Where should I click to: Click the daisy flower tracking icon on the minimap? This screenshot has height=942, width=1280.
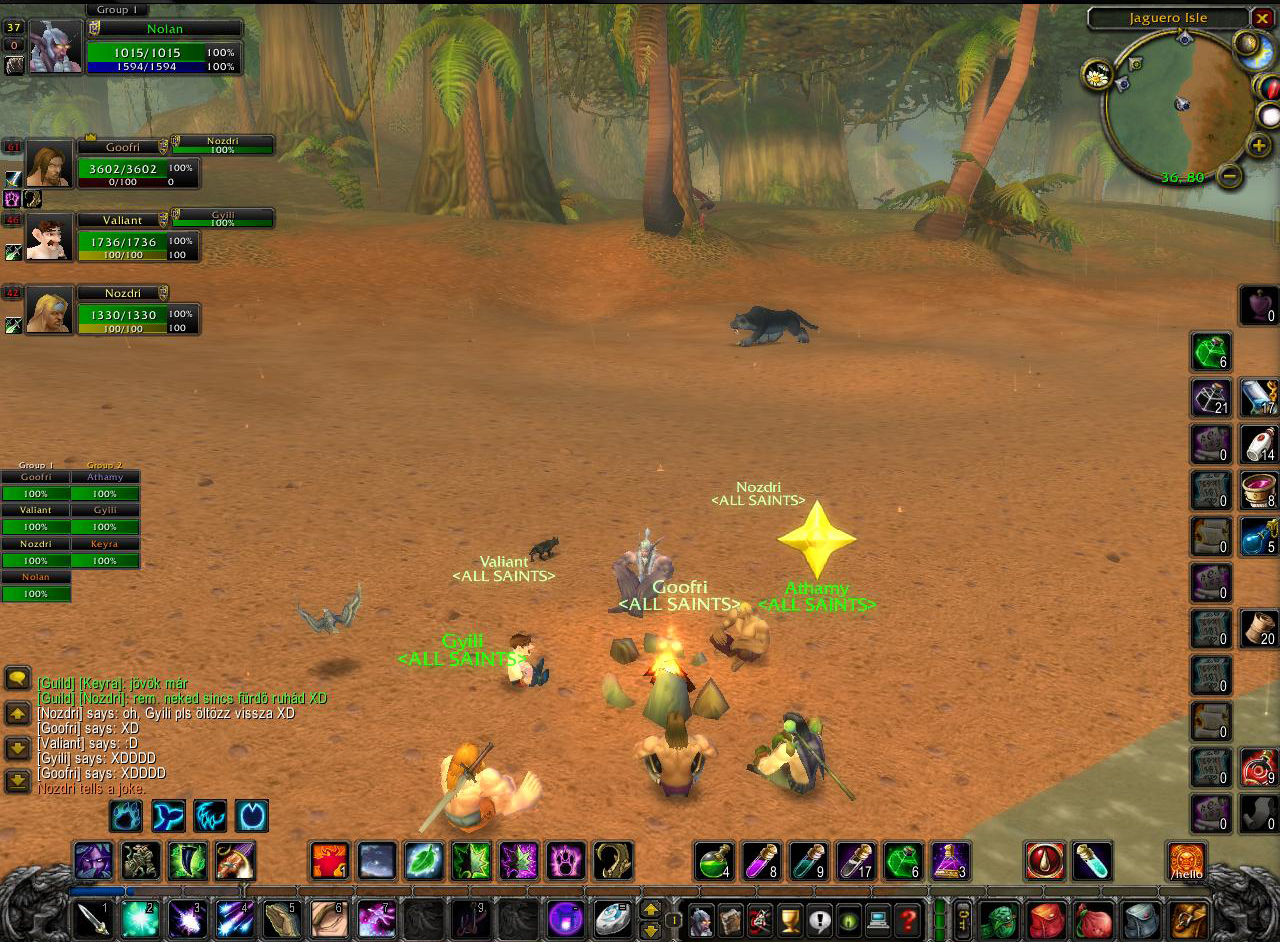tap(1098, 75)
